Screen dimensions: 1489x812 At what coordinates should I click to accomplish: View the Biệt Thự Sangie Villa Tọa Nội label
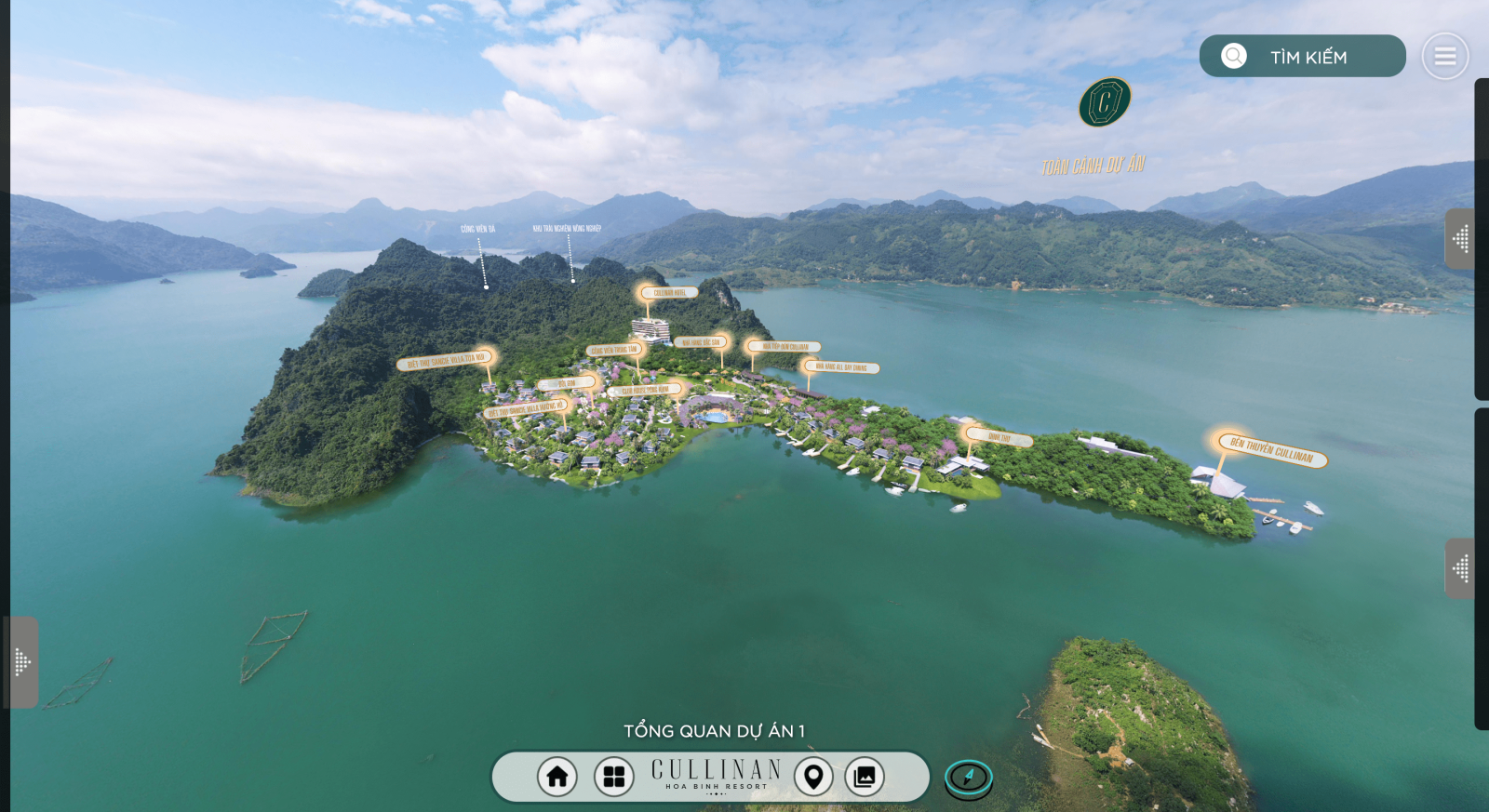(446, 361)
